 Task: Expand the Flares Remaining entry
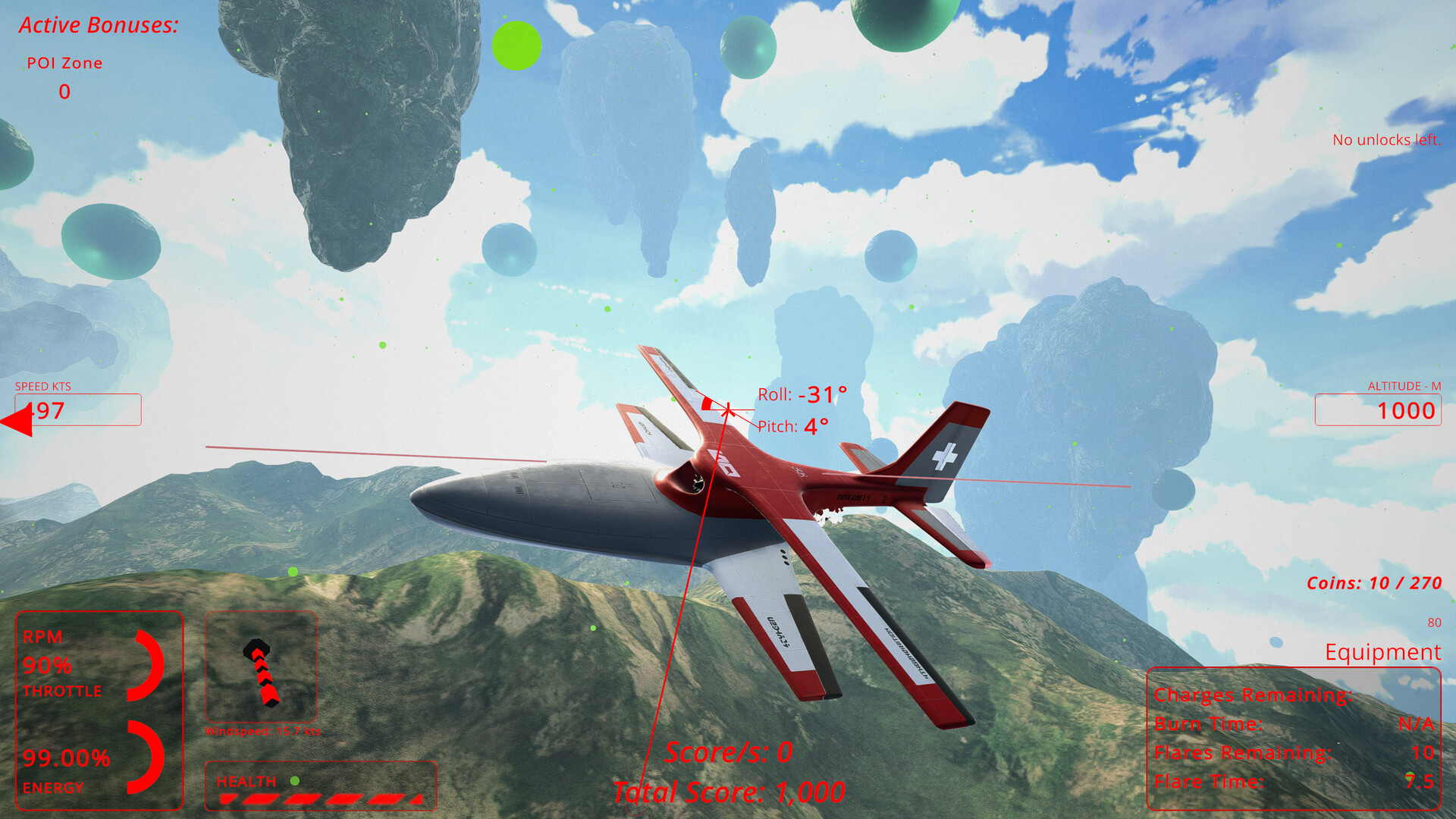pos(1244,752)
